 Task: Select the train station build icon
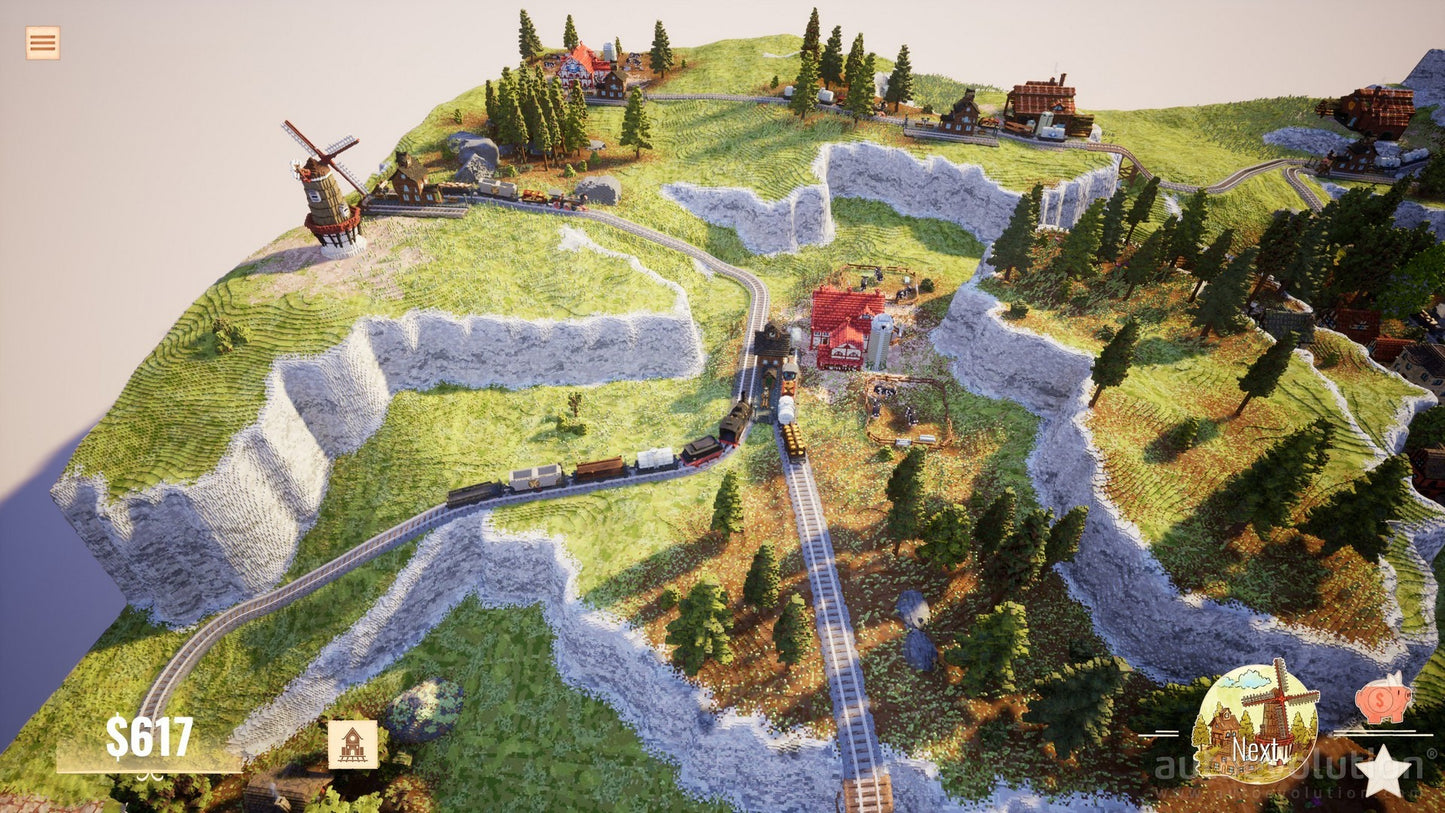[353, 745]
